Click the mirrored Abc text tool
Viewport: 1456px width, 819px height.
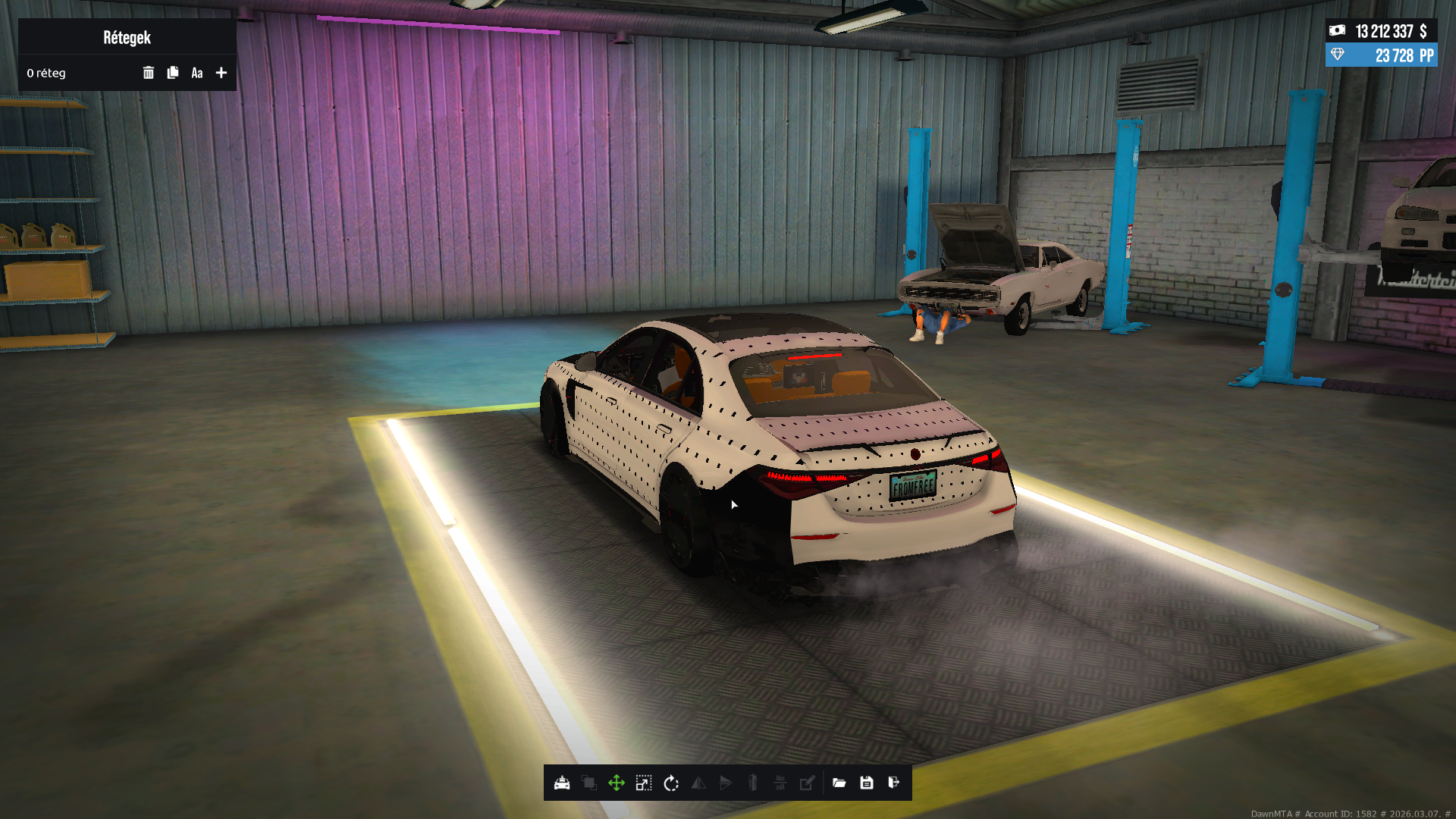point(780,783)
